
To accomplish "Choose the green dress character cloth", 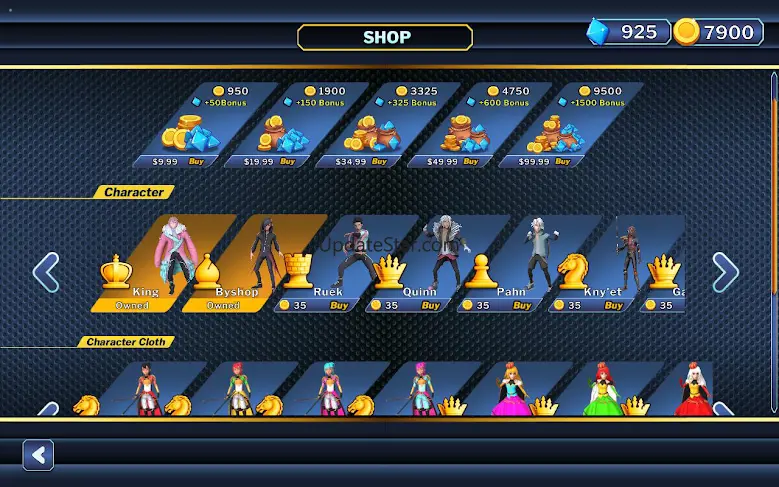I will coord(601,391).
